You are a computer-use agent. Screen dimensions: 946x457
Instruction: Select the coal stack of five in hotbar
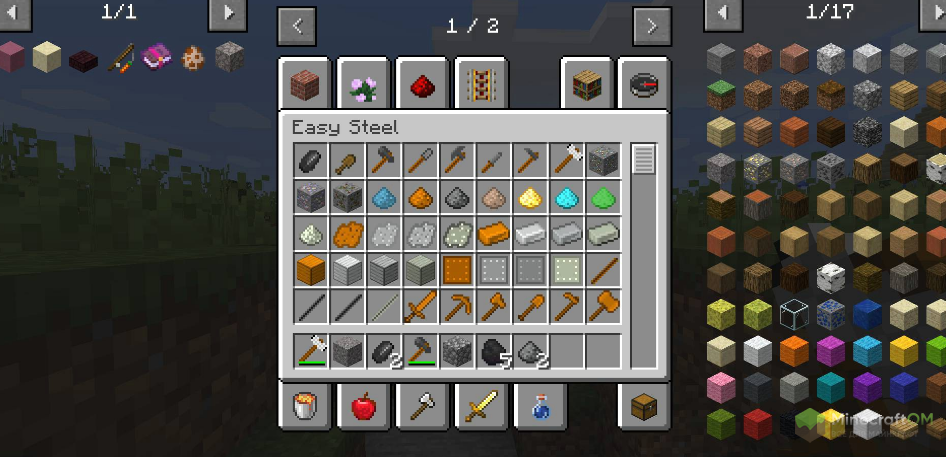(x=494, y=351)
